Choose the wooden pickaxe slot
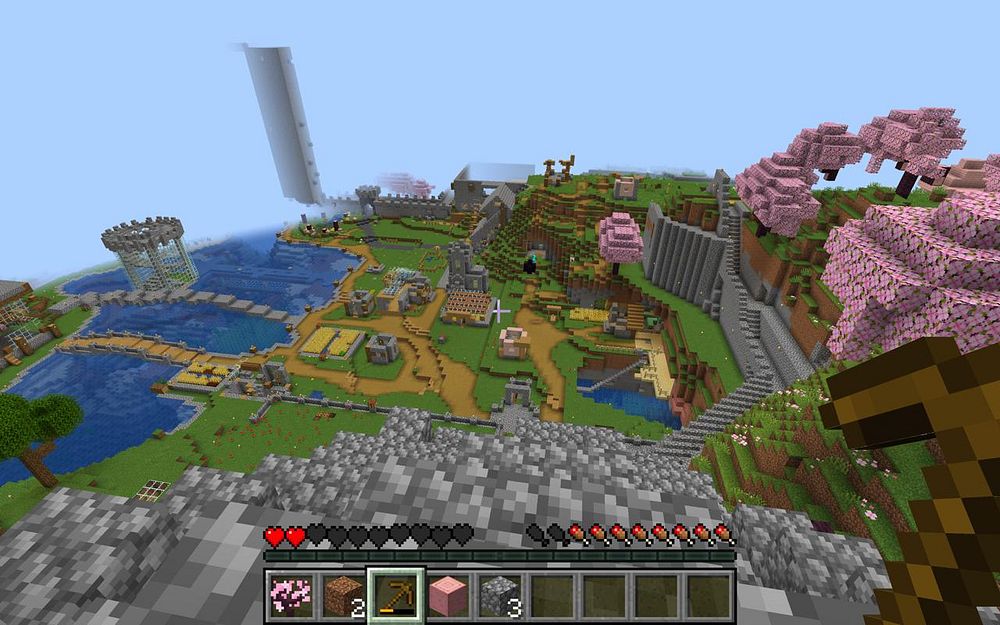Viewport: 1000px width, 625px height. 397,595
